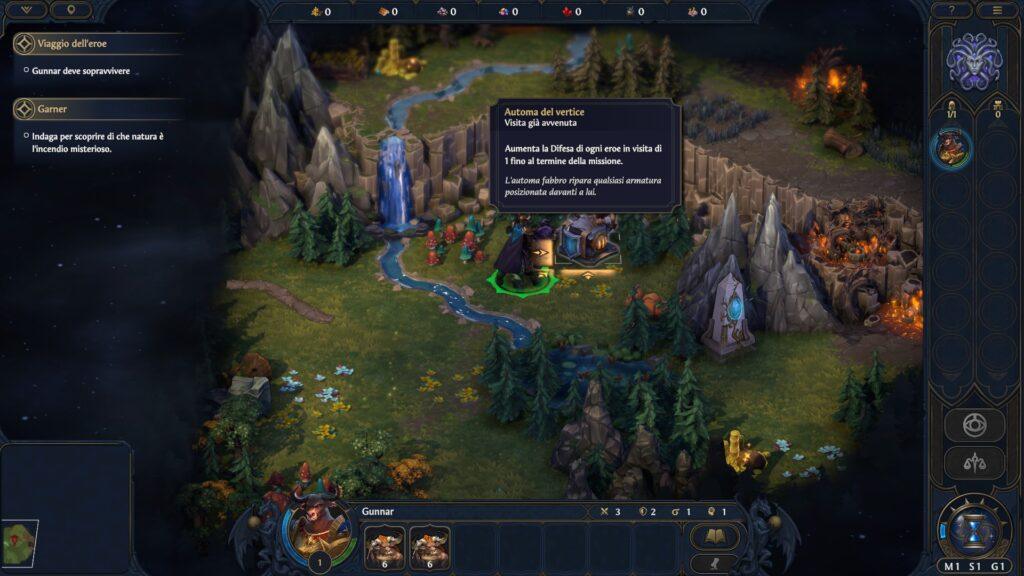Collapse the quest panel with chevron button
1024x576 pixels.
pos(27,10)
